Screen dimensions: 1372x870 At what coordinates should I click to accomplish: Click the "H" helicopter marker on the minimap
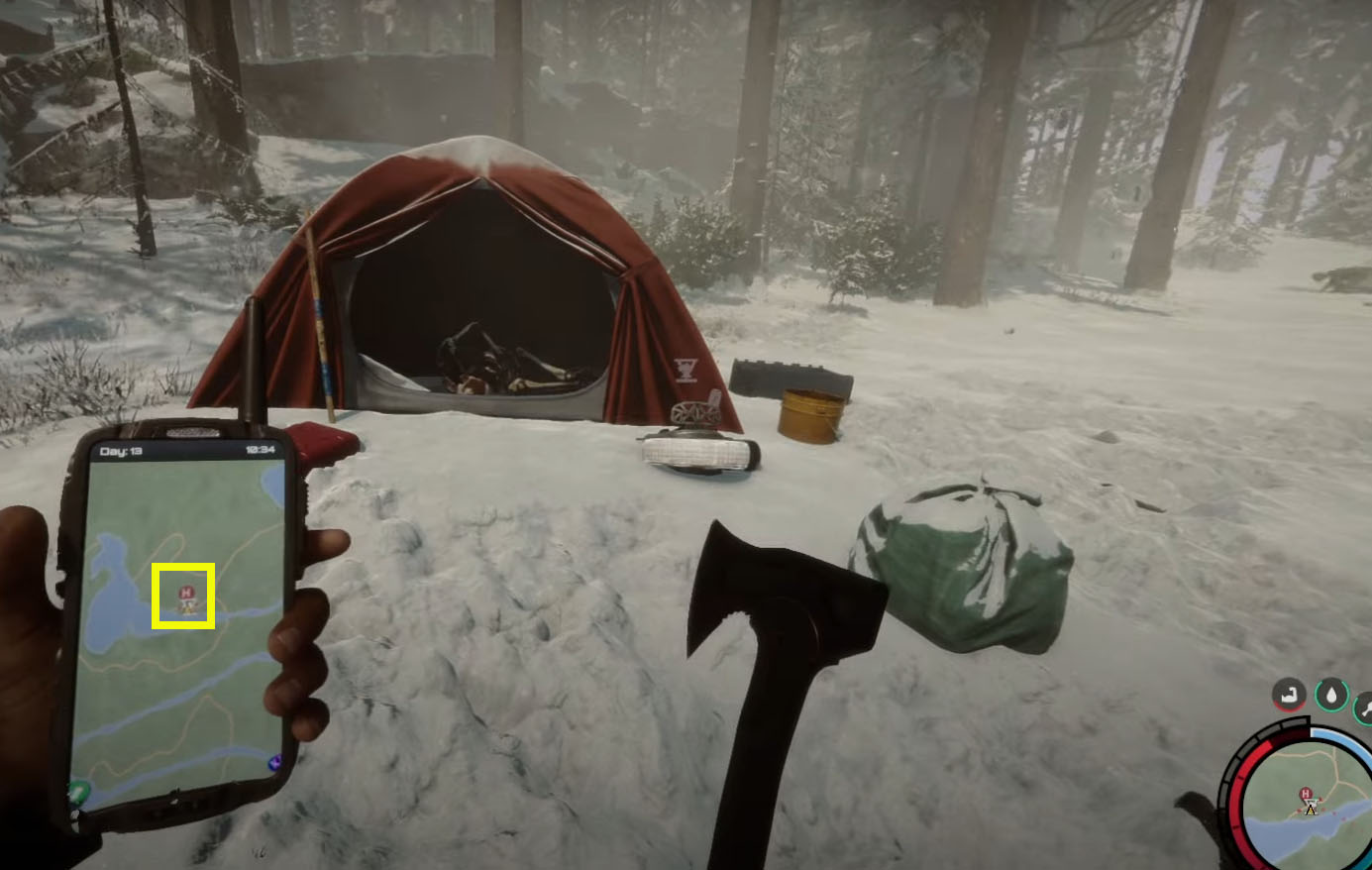1306,792
